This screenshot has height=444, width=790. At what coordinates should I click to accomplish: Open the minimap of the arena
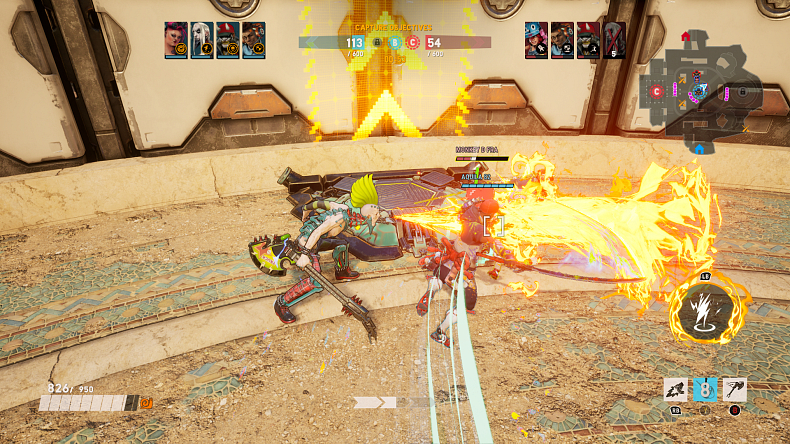tap(704, 92)
